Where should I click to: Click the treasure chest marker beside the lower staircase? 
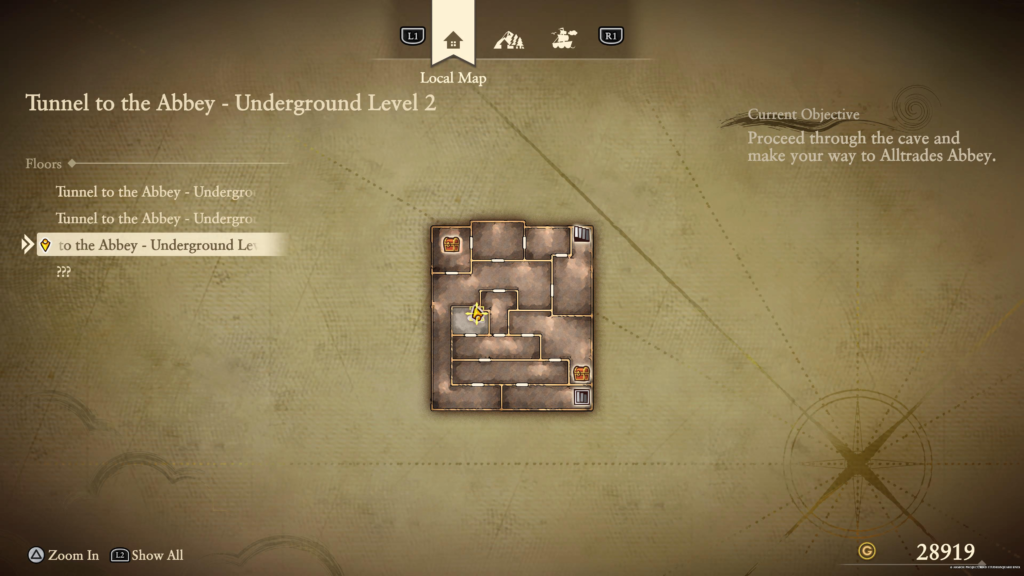[x=581, y=373]
